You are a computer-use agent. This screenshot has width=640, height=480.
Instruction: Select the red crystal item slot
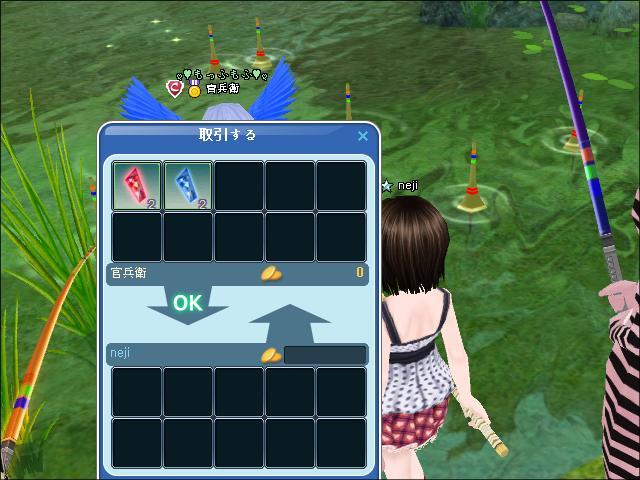[x=137, y=186]
